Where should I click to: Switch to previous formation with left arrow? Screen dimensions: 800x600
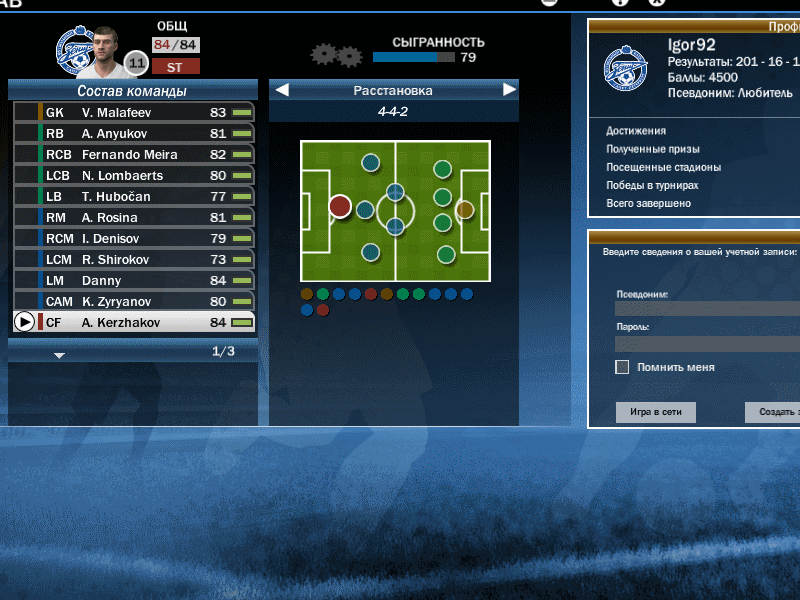click(x=282, y=91)
